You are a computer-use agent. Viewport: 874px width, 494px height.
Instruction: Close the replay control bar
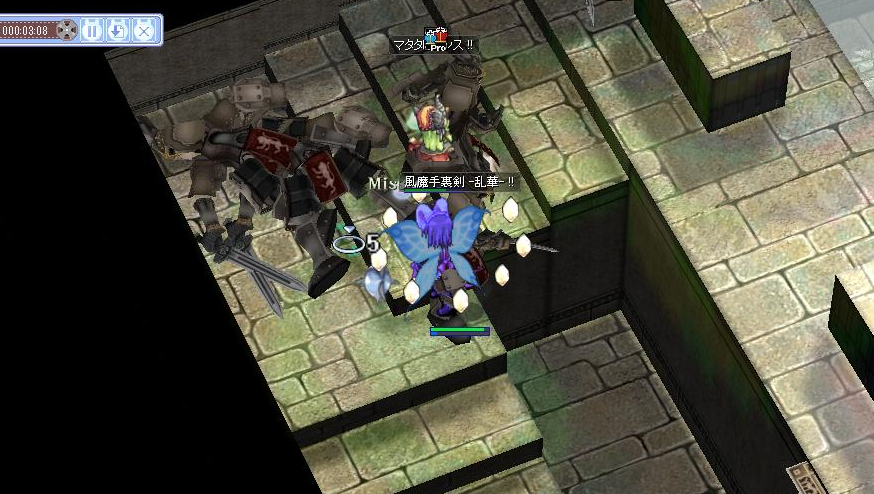tap(144, 30)
